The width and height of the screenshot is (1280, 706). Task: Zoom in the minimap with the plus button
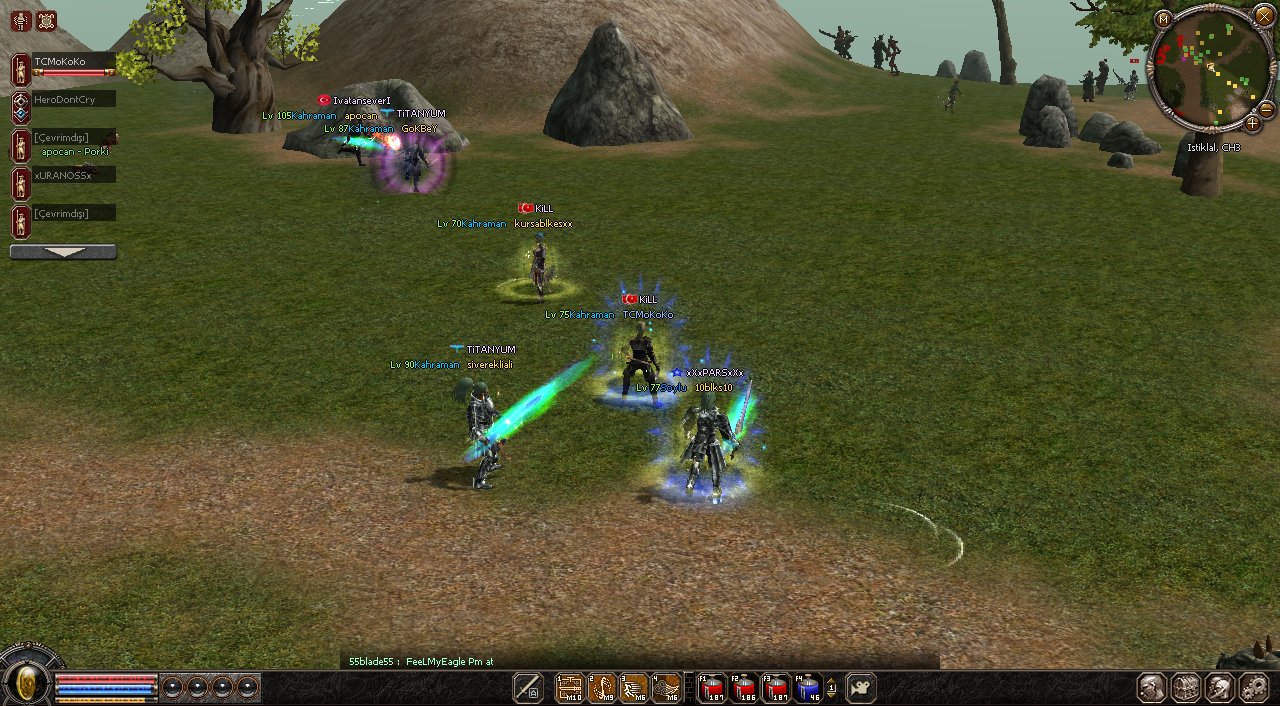pyautogui.click(x=1252, y=124)
